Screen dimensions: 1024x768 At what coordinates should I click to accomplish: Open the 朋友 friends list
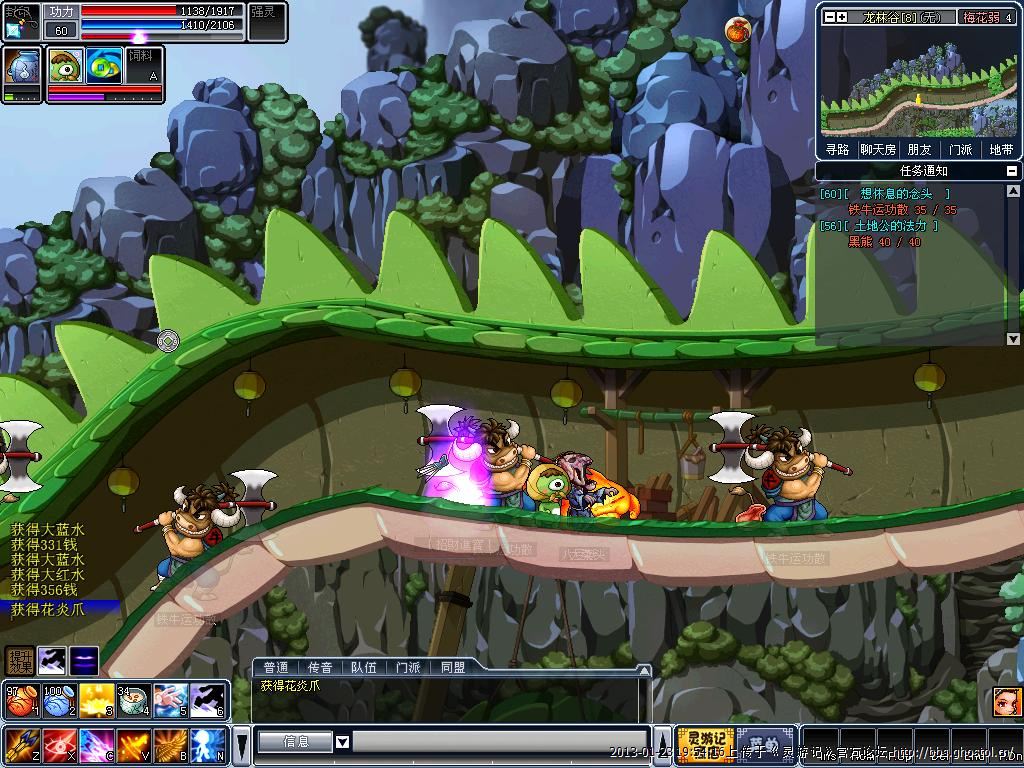[x=919, y=149]
